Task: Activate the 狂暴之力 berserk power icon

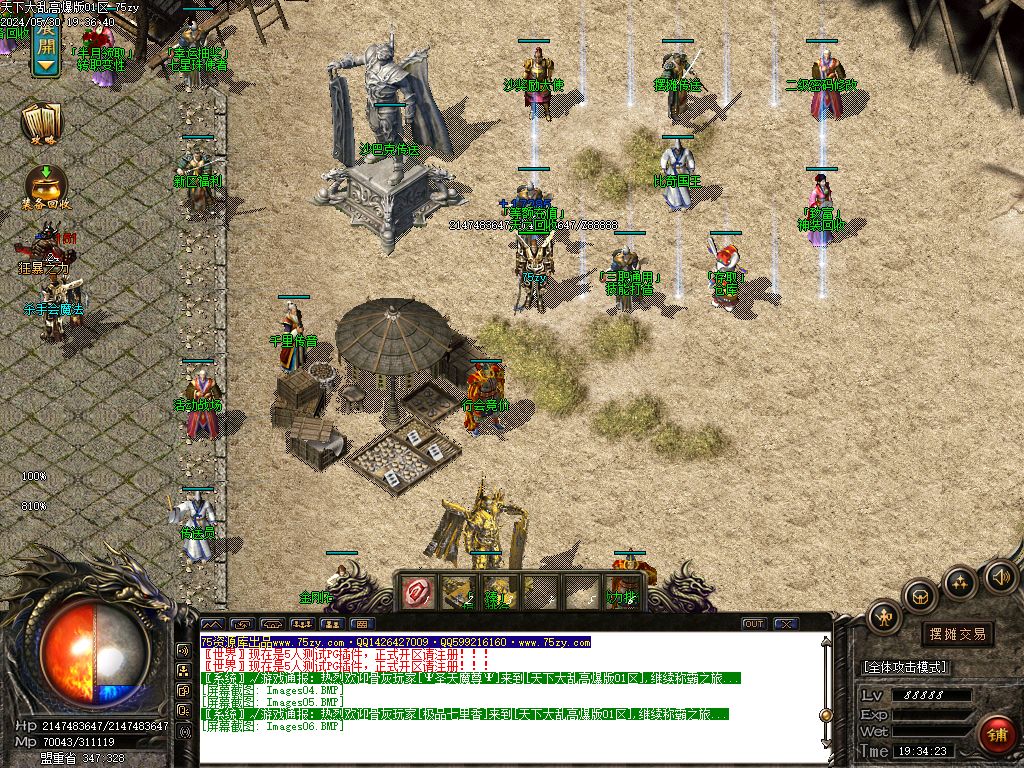Action: (x=44, y=250)
